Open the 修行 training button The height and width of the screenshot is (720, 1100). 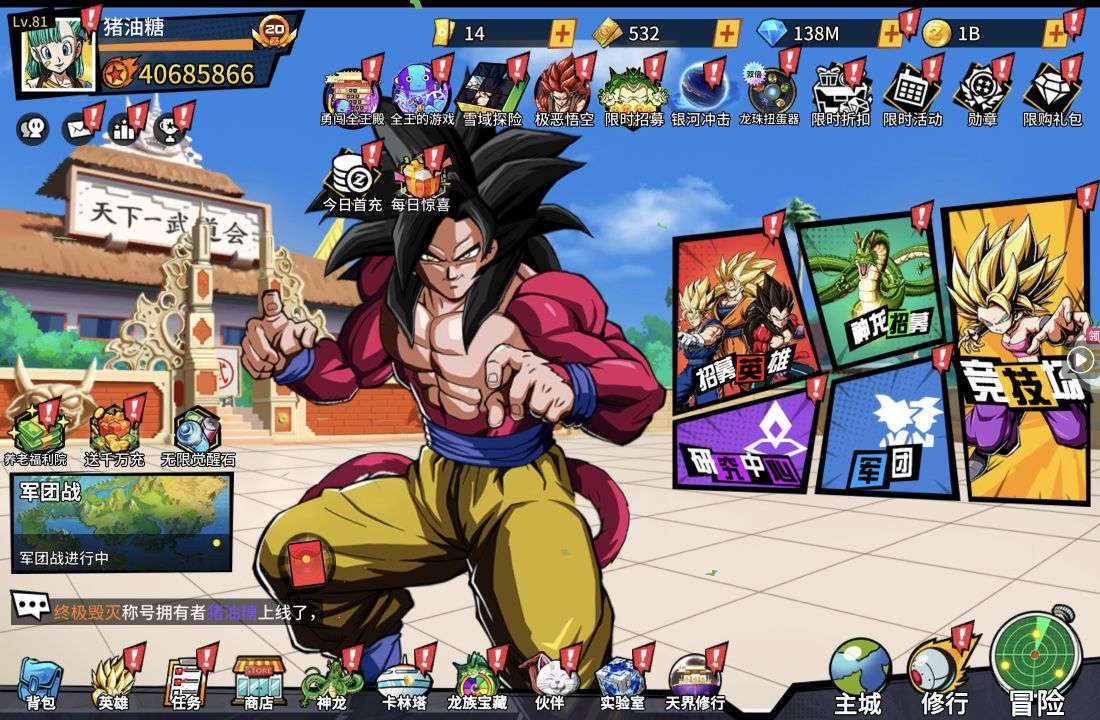943,670
